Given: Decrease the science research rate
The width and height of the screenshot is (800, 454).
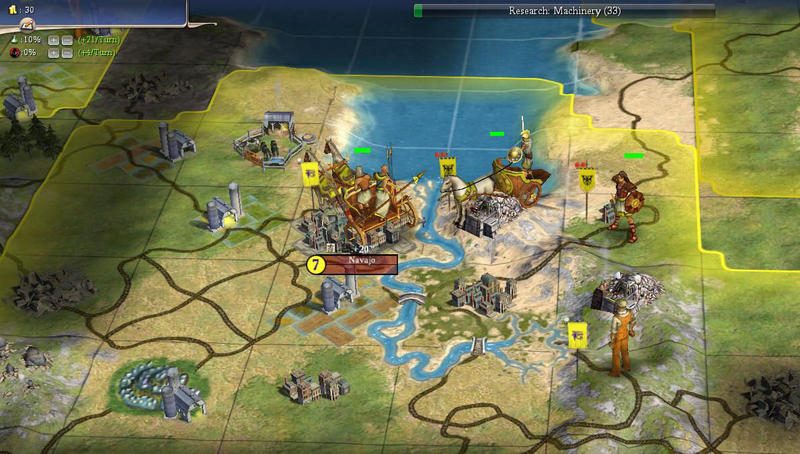Looking at the screenshot, I should click(x=66, y=40).
